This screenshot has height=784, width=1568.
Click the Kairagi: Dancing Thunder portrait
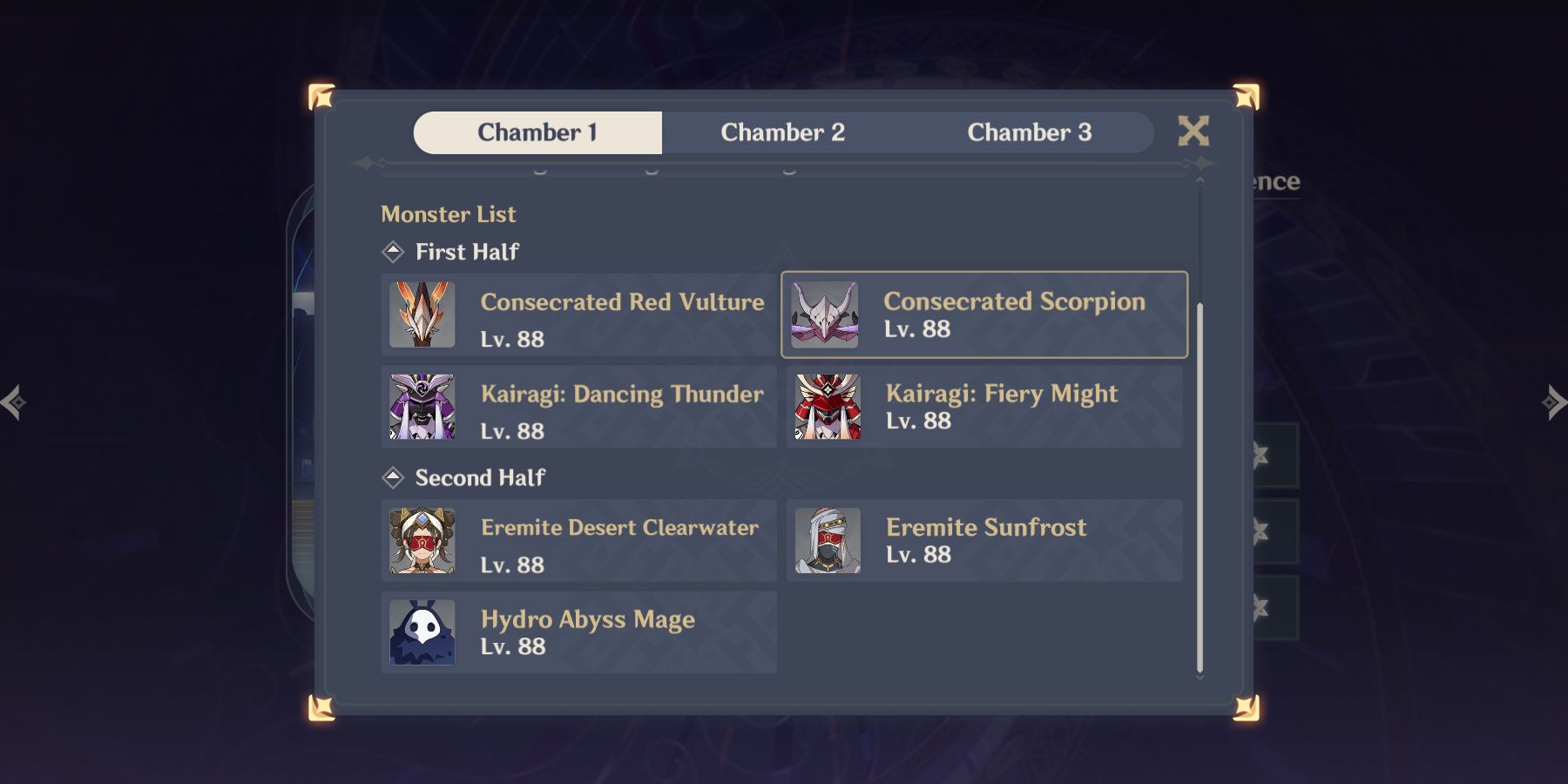coord(421,406)
